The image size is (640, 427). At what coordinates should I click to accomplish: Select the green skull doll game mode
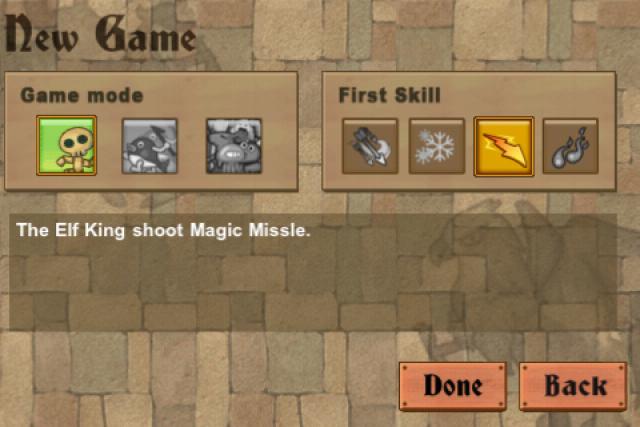[x=66, y=146]
